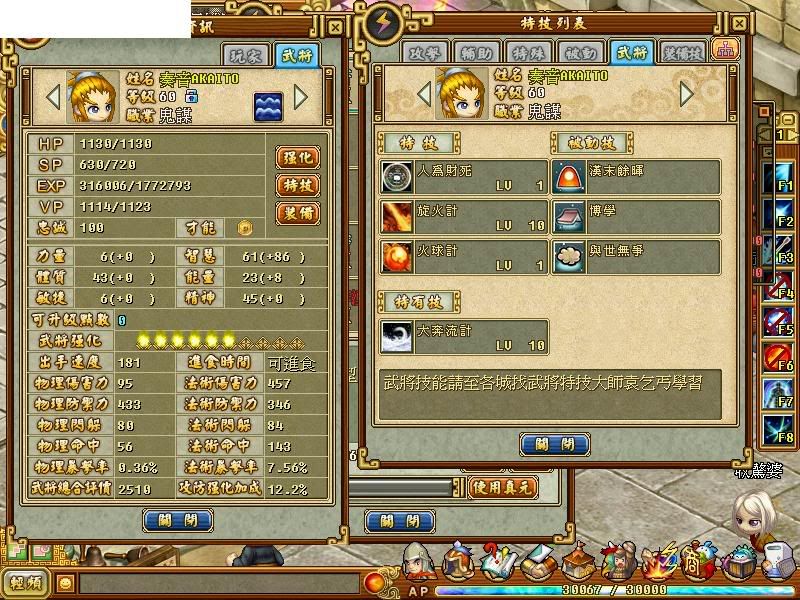Click the 特技 skills button
The height and width of the screenshot is (600, 800).
(x=296, y=185)
